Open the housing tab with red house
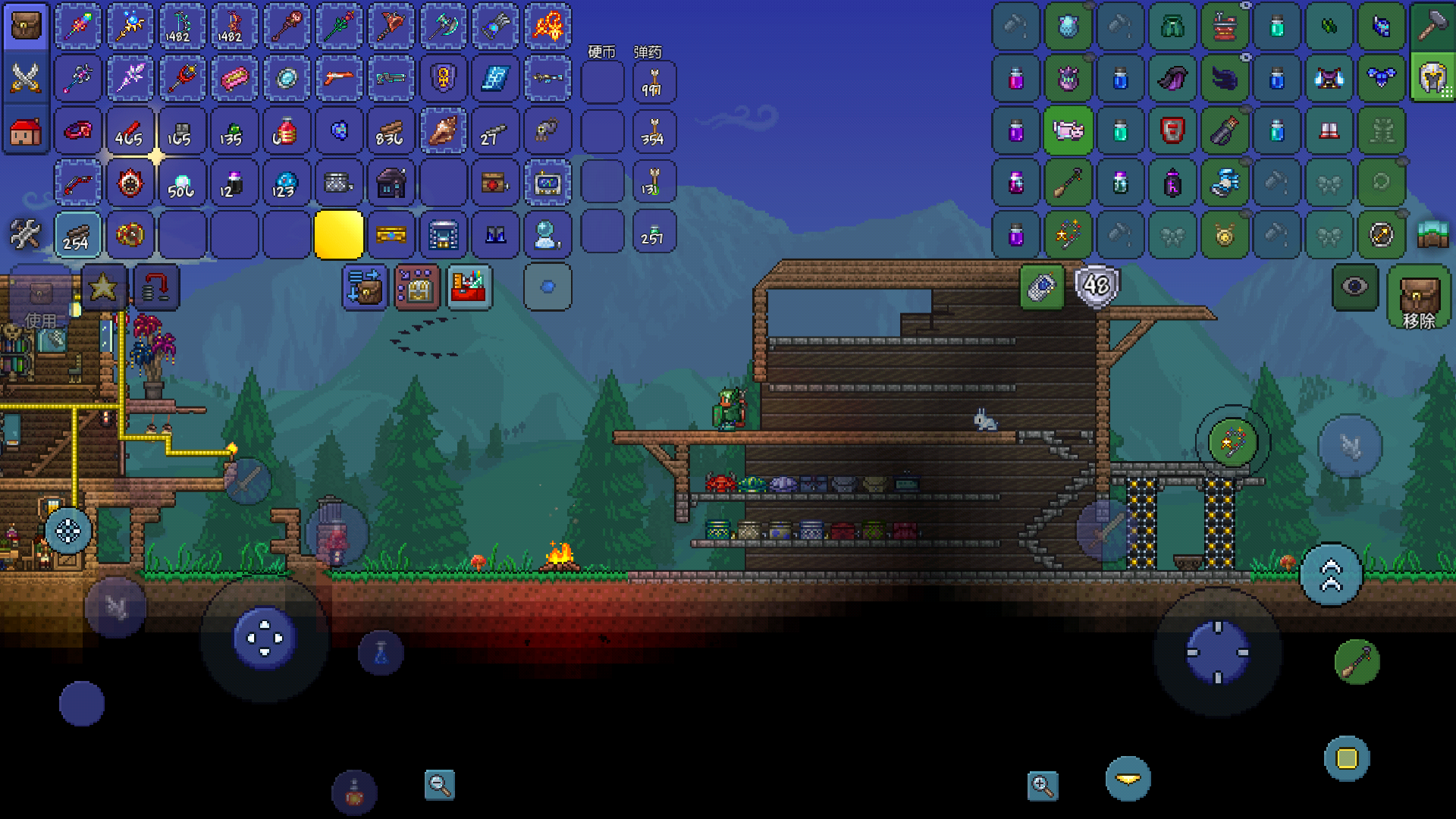The height and width of the screenshot is (819, 1456). (x=26, y=131)
